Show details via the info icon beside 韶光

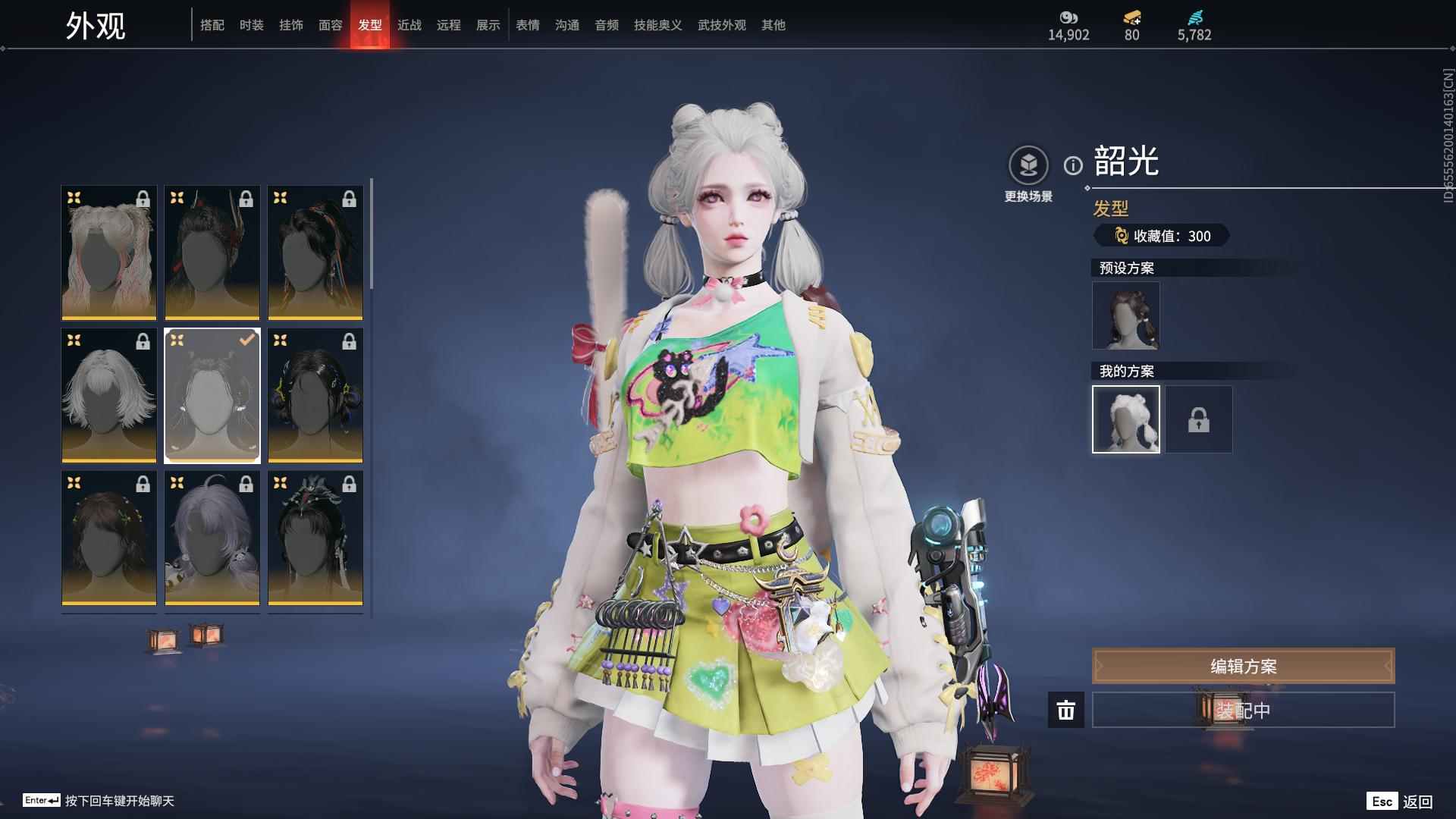coord(1073,165)
